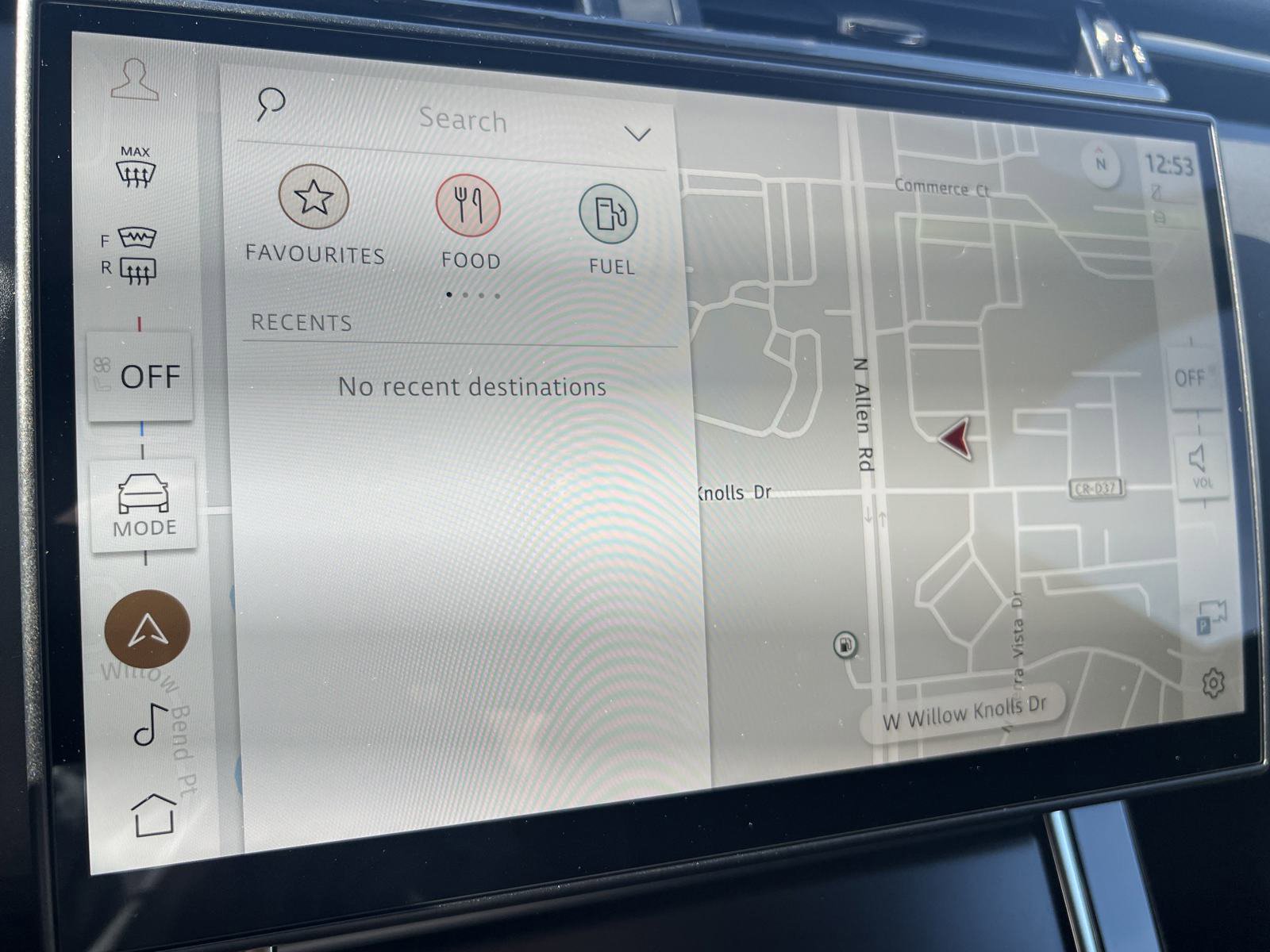Adjust the climate temperature slider
Image resolution: width=1270 pixels, height=952 pixels.
(140, 324)
